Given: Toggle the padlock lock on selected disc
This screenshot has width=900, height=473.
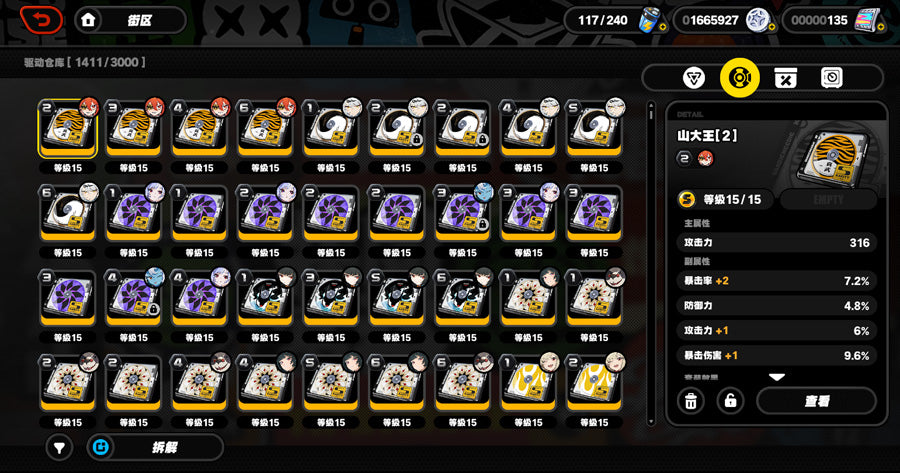Looking at the screenshot, I should click(731, 401).
